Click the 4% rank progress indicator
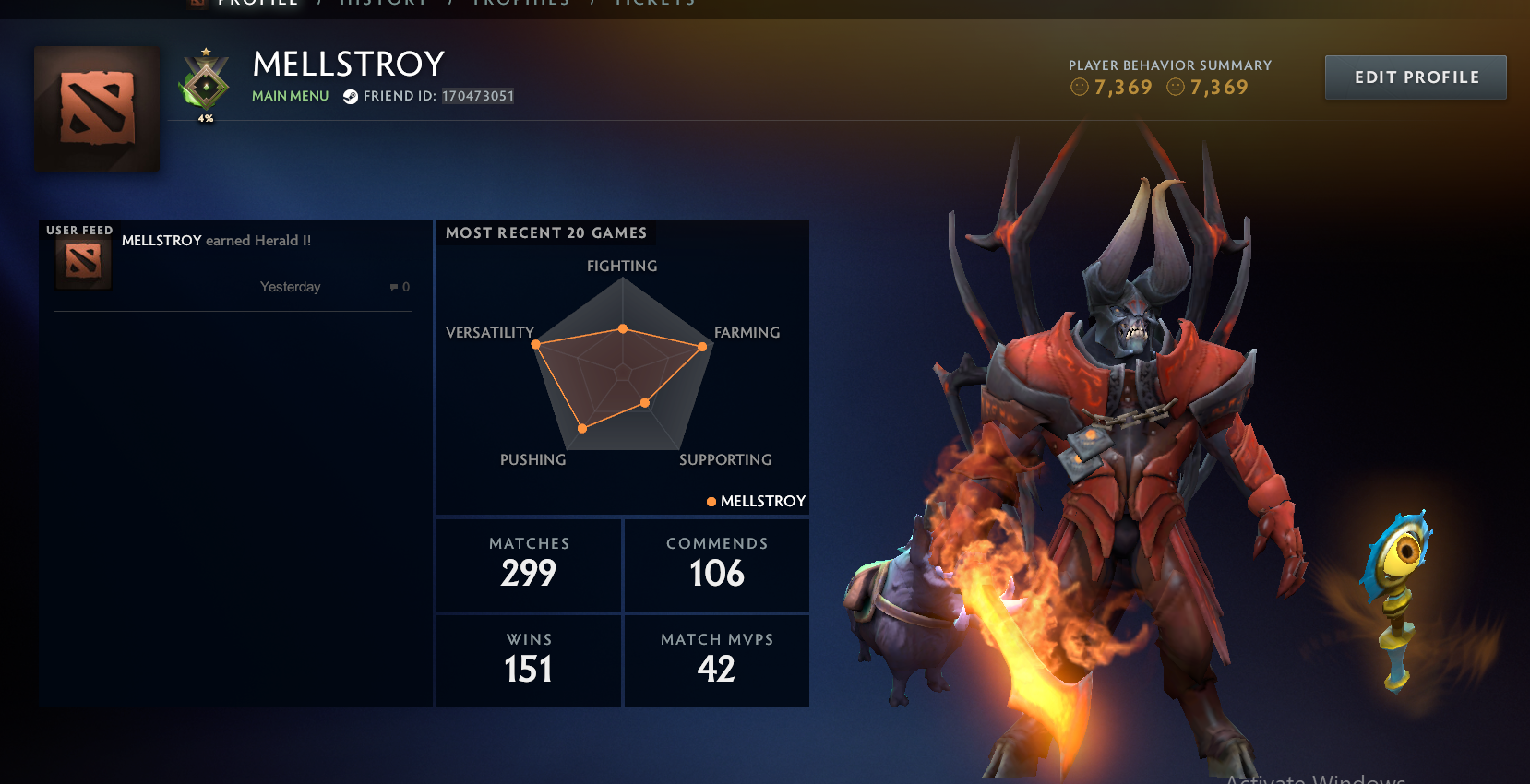Image resolution: width=1530 pixels, height=784 pixels. point(207,118)
